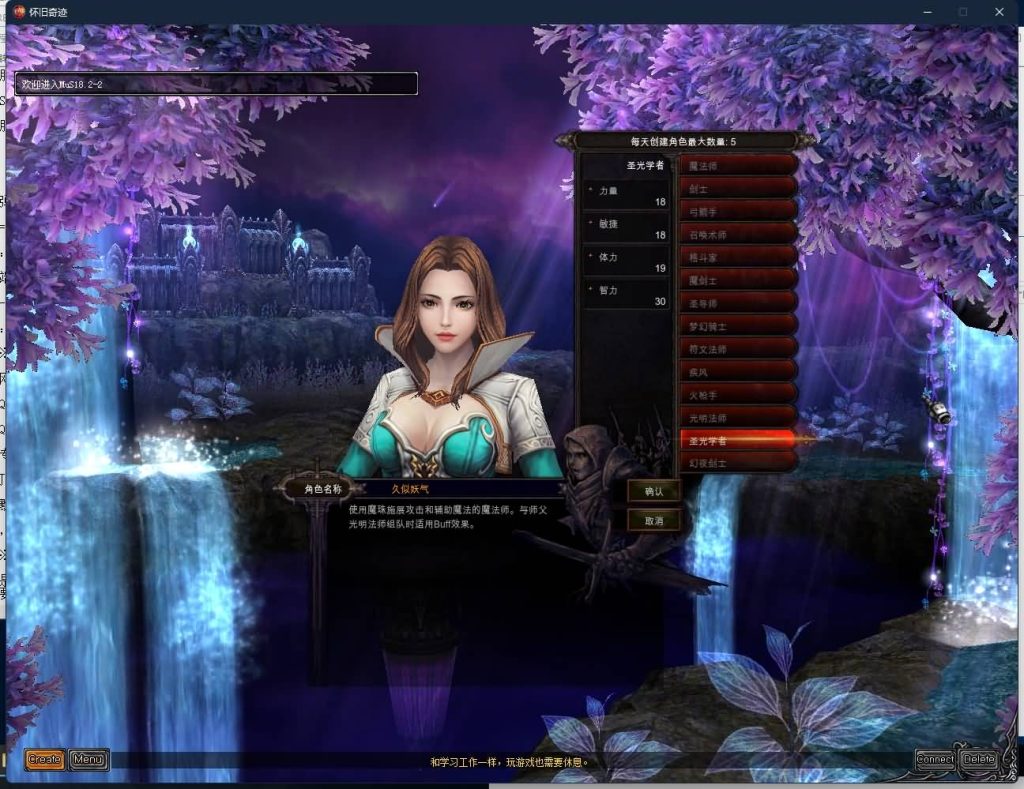Choose the 火枪手 class
Viewport: 1024px width, 789px height.
coord(738,395)
